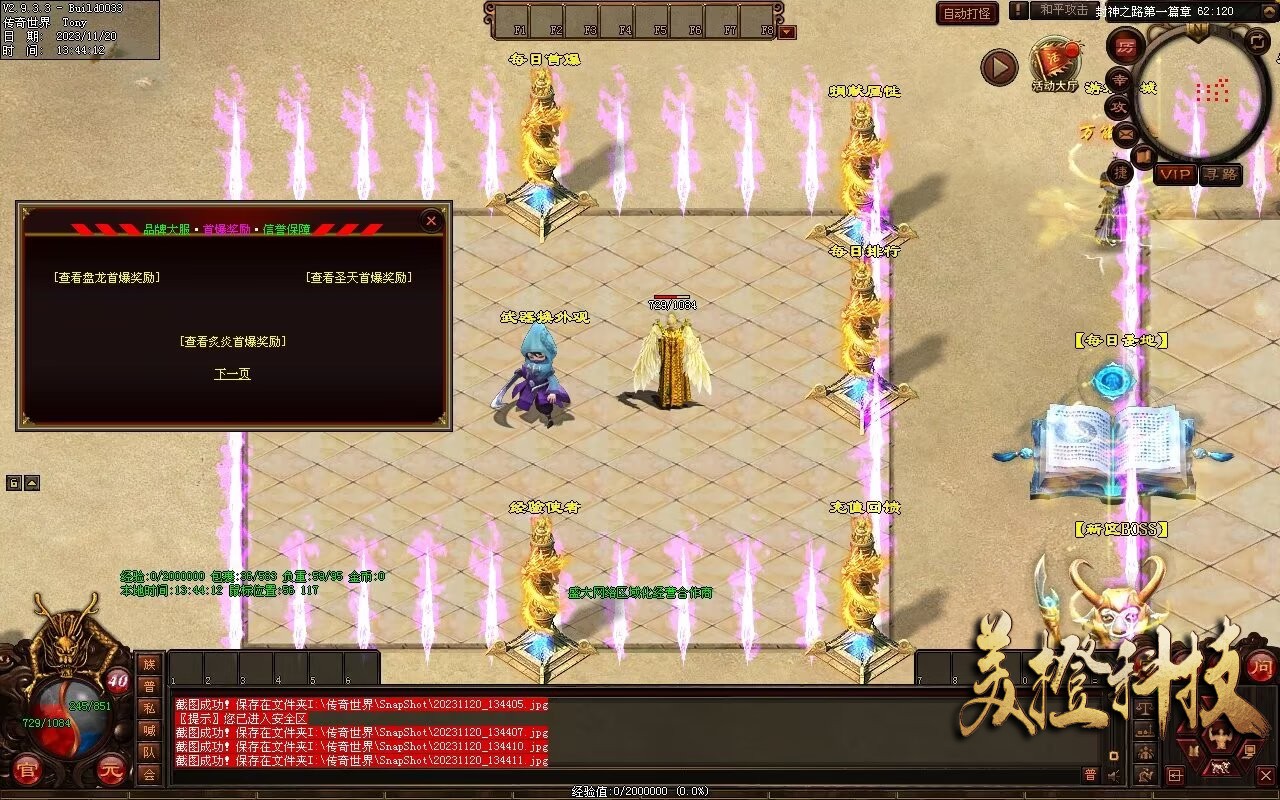Screen dimensions: 1280x800
Task: Open the VIP panel
Action: 1176,174
